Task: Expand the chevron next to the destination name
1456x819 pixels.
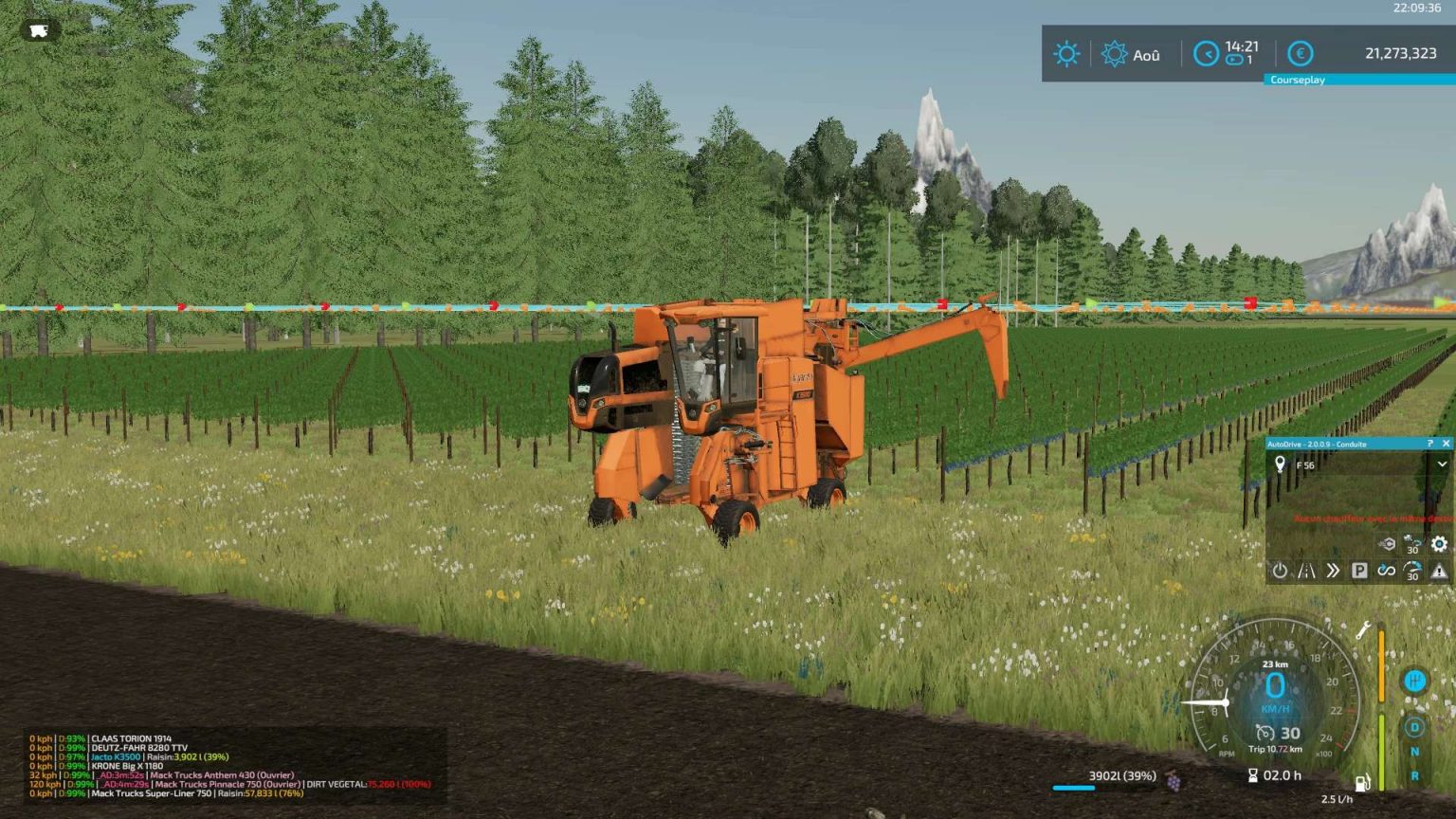Action: pyautogui.click(x=1442, y=464)
